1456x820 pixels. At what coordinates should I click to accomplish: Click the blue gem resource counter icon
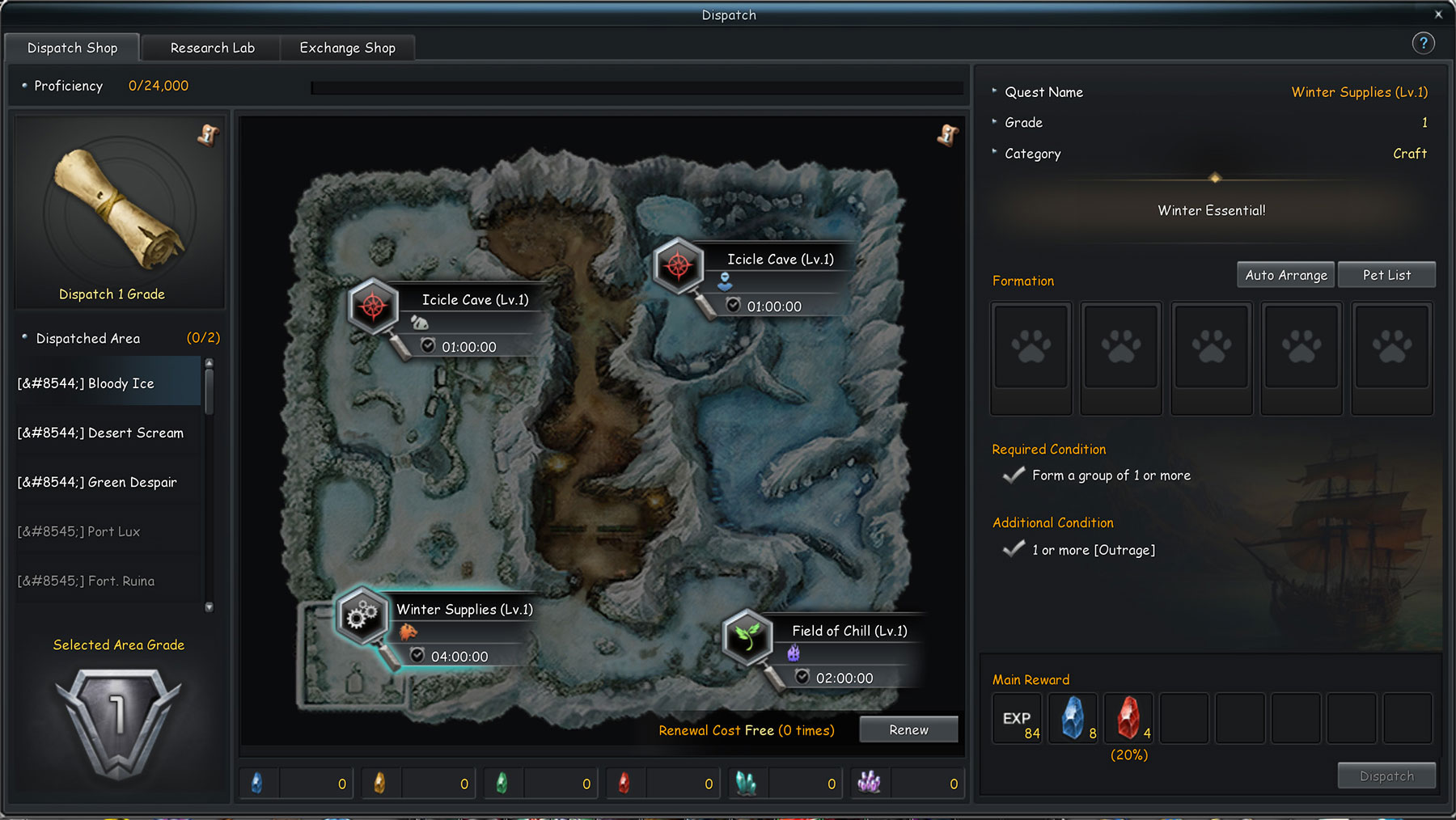[x=257, y=782]
